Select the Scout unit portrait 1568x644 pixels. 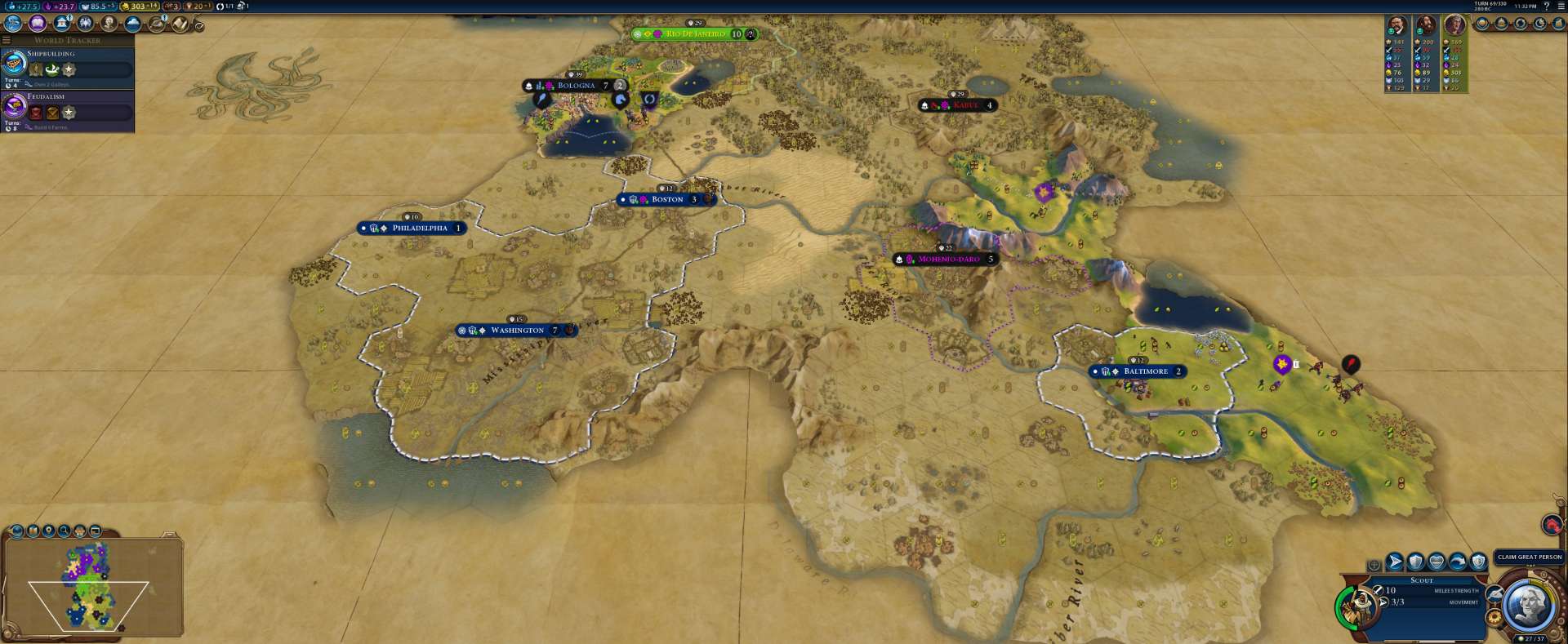[x=1359, y=606]
